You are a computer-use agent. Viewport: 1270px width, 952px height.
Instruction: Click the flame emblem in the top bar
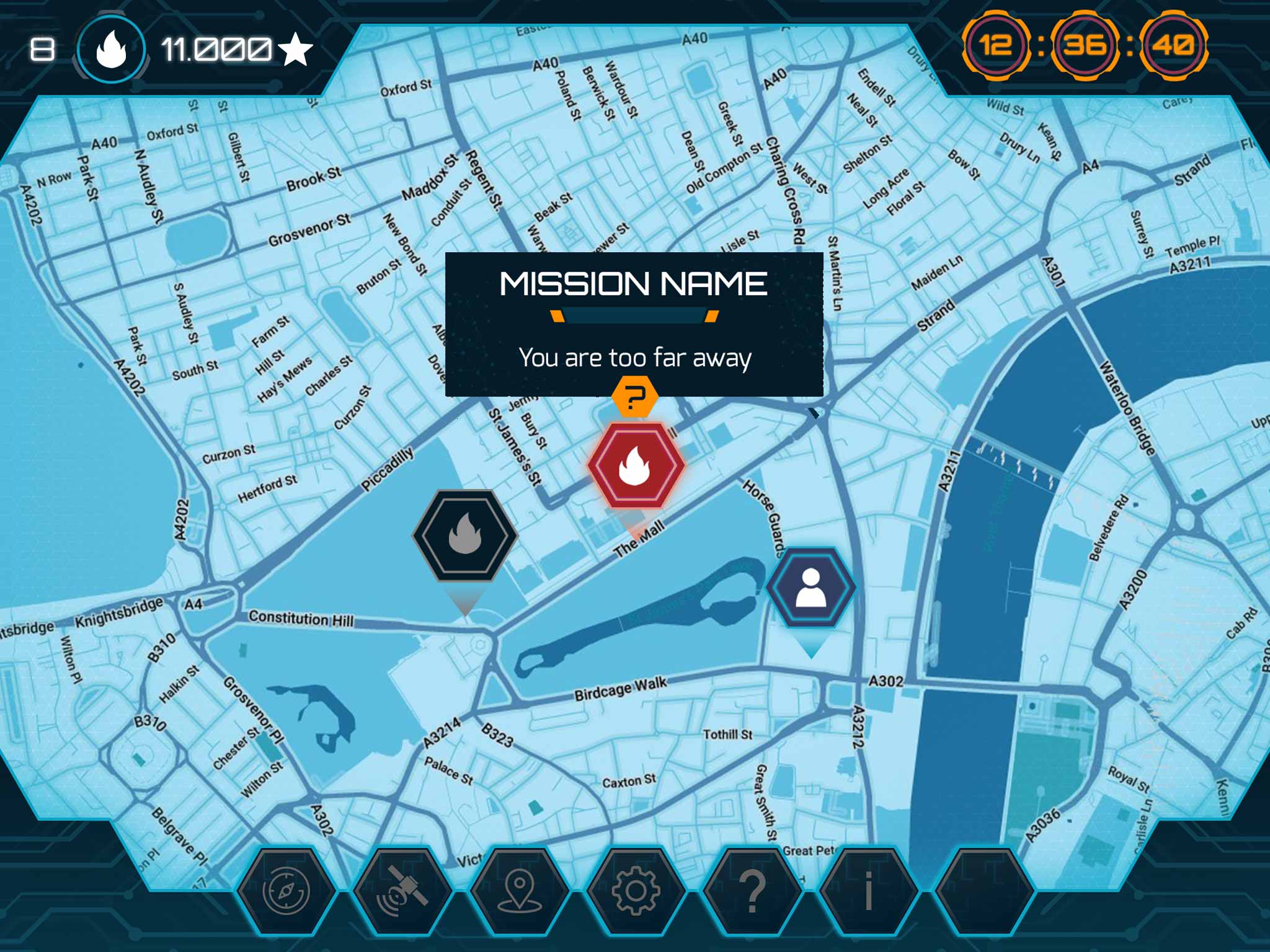[112, 50]
